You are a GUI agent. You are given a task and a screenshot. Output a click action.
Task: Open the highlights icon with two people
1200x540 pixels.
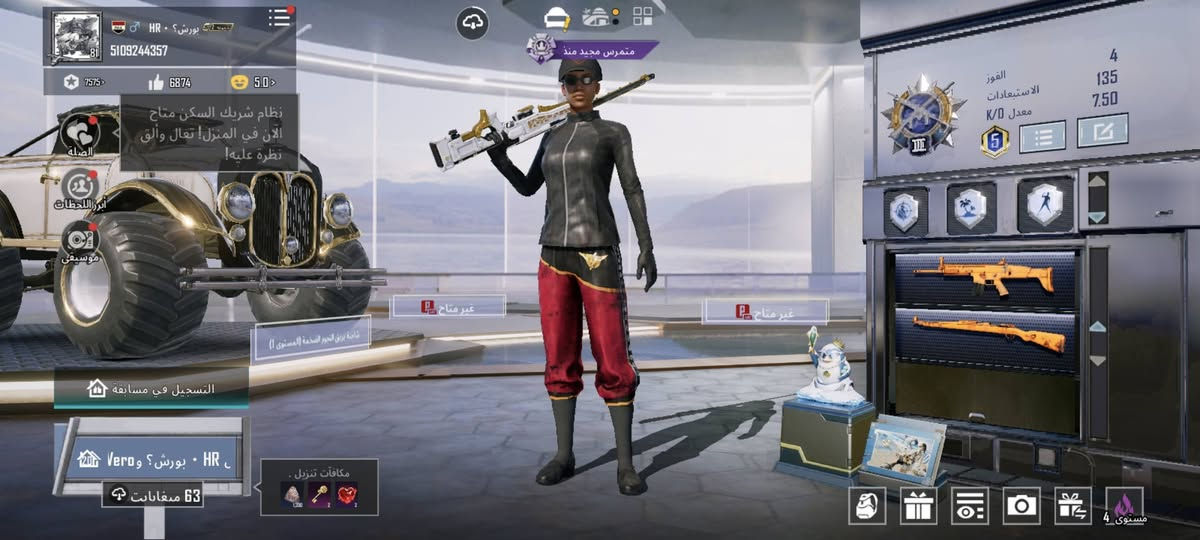[80, 187]
